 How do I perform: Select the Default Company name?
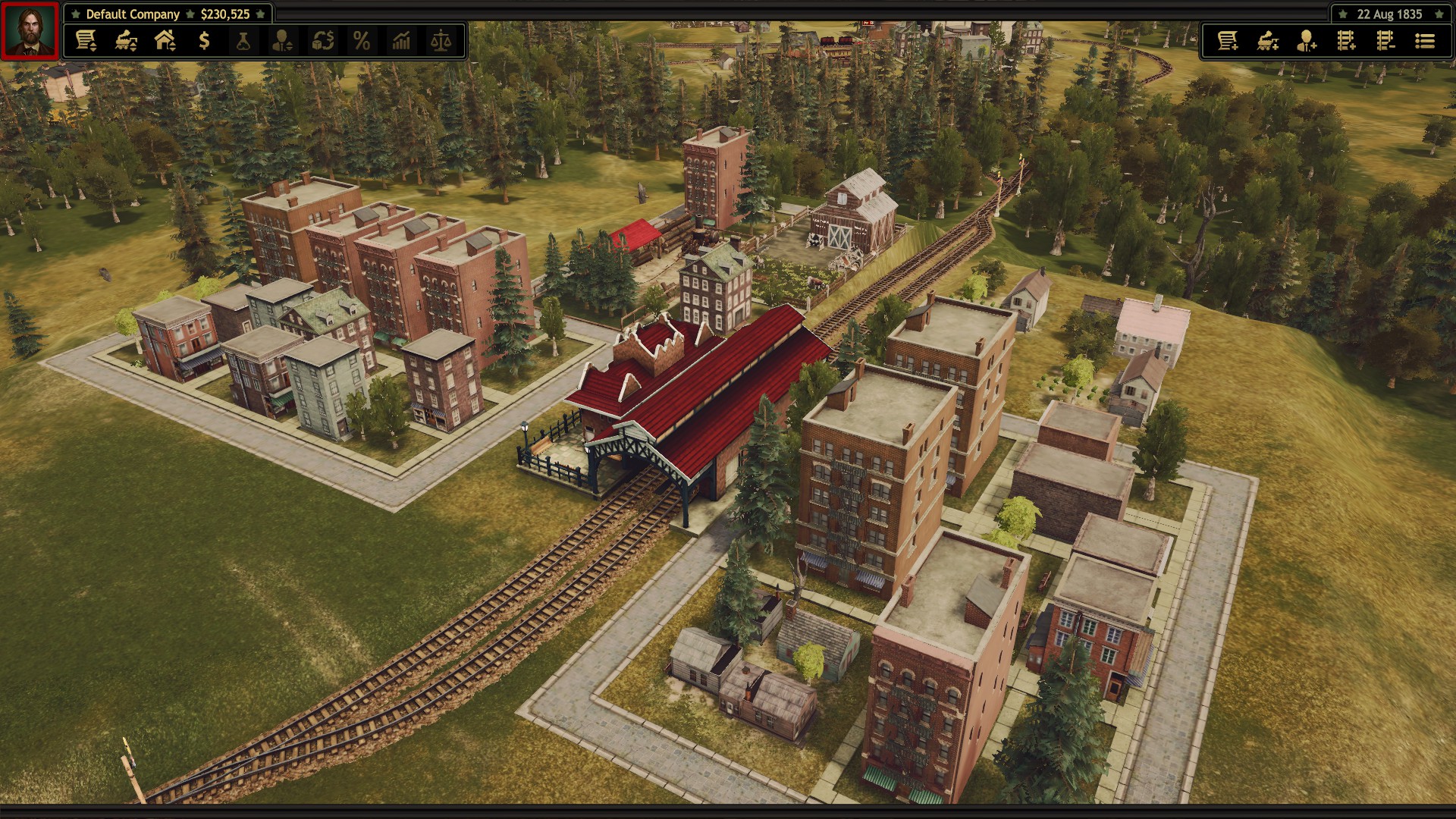coord(132,14)
